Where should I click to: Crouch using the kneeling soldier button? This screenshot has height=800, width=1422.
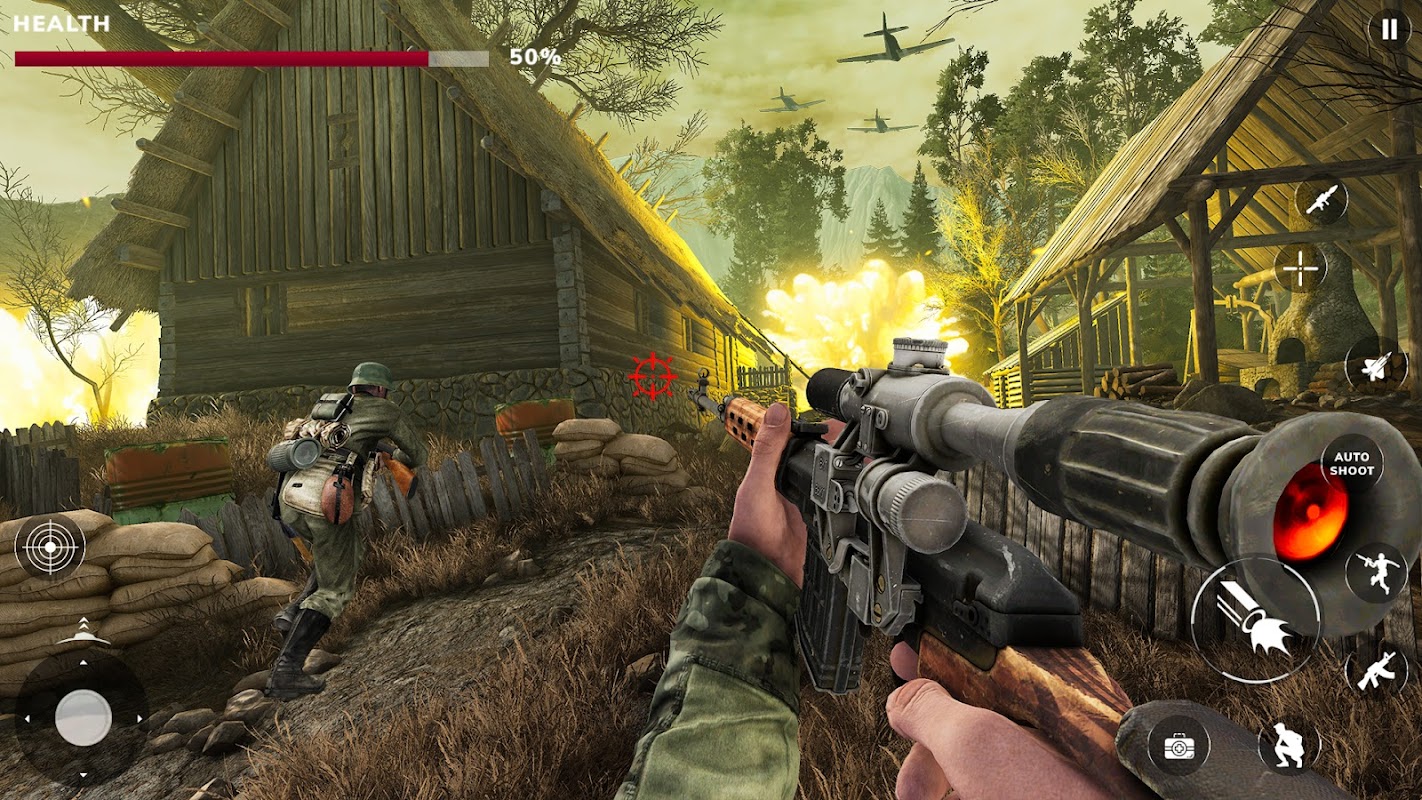pos(1288,746)
